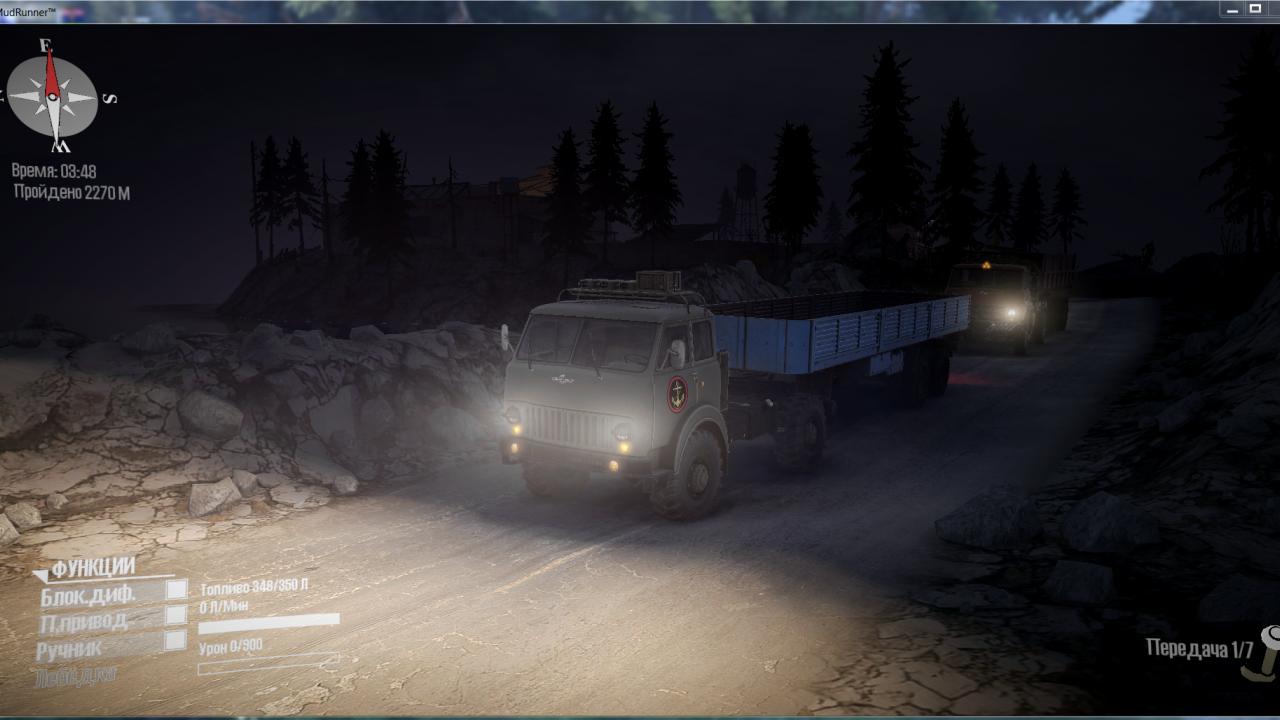Viewport: 1280px width, 720px height.
Task: Select the Лебедка winch function
Action: click(x=75, y=676)
